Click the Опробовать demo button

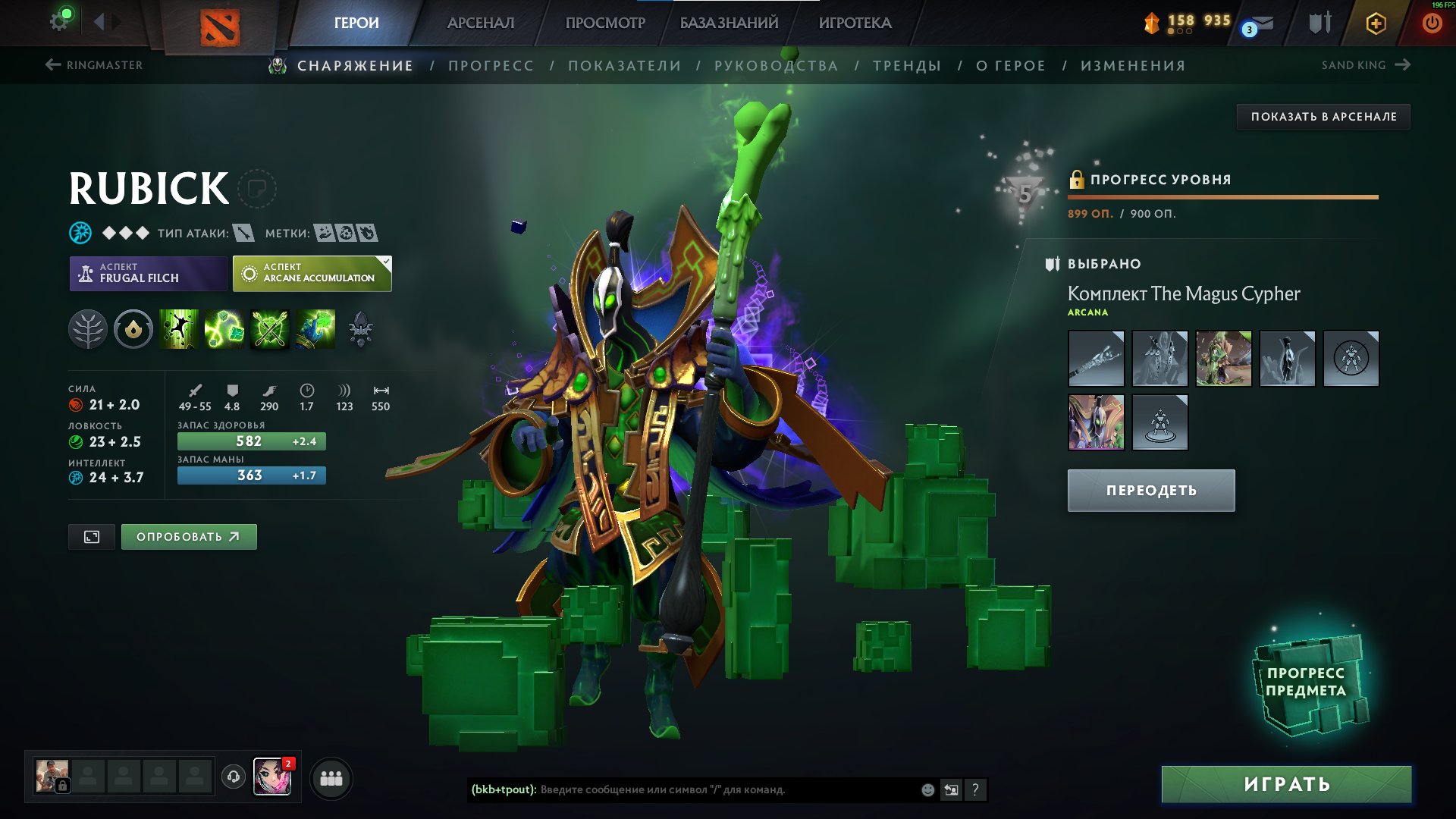coord(189,537)
